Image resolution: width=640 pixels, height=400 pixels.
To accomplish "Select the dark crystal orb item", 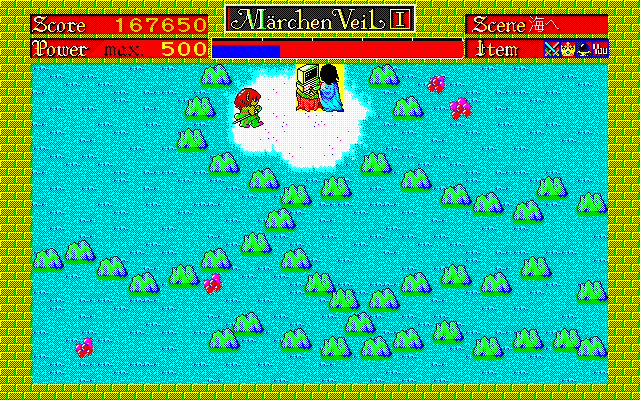I will point(581,48).
